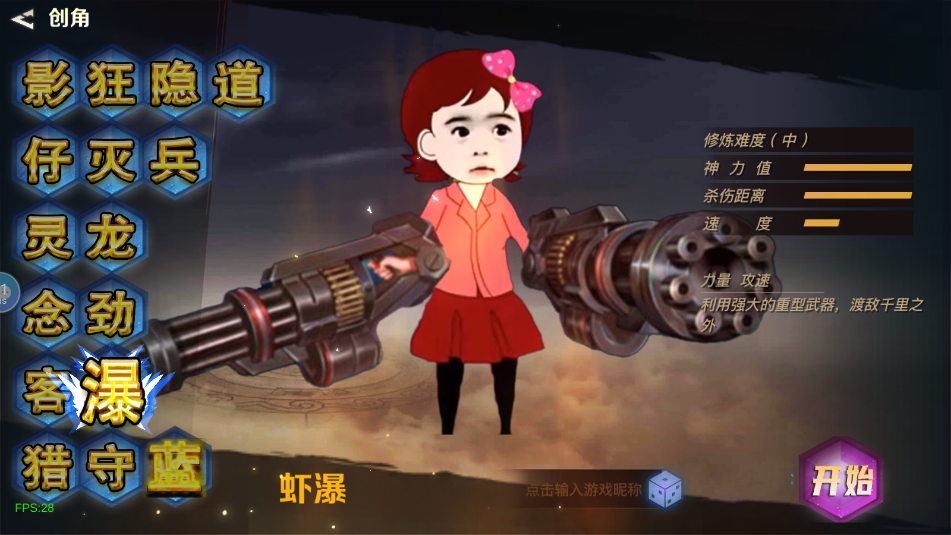Pick the 兵 class hexagon
This screenshot has height=535, width=951.
(x=175, y=161)
